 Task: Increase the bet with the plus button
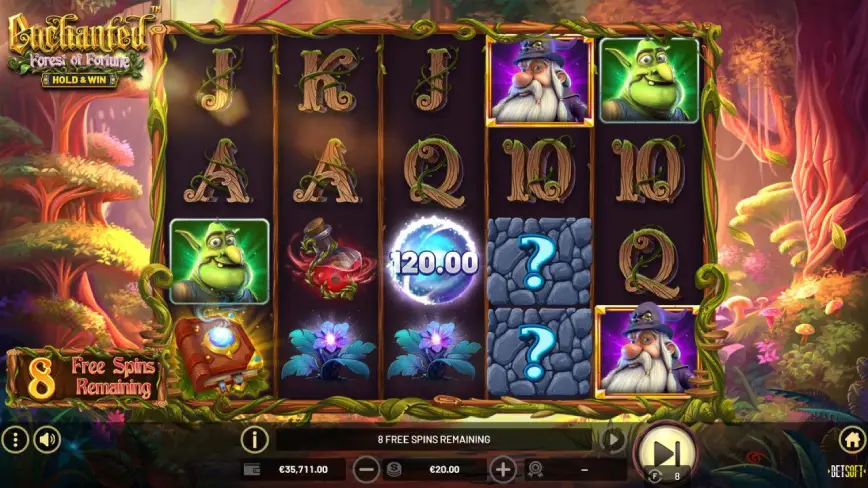point(502,468)
